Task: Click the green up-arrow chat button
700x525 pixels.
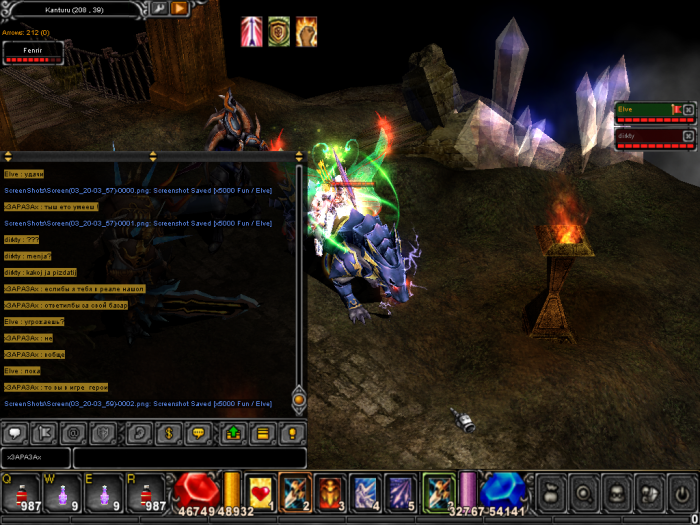Action: pyautogui.click(x=233, y=434)
